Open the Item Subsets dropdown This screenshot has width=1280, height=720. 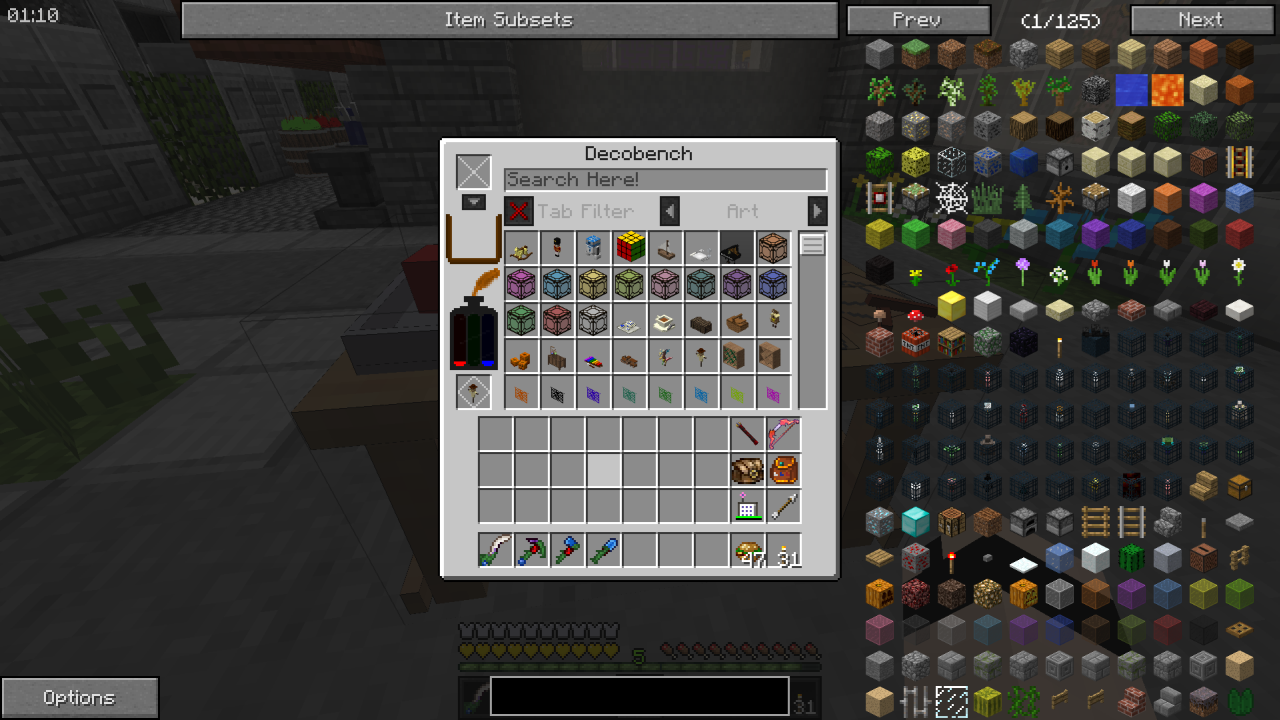pyautogui.click(x=509, y=20)
